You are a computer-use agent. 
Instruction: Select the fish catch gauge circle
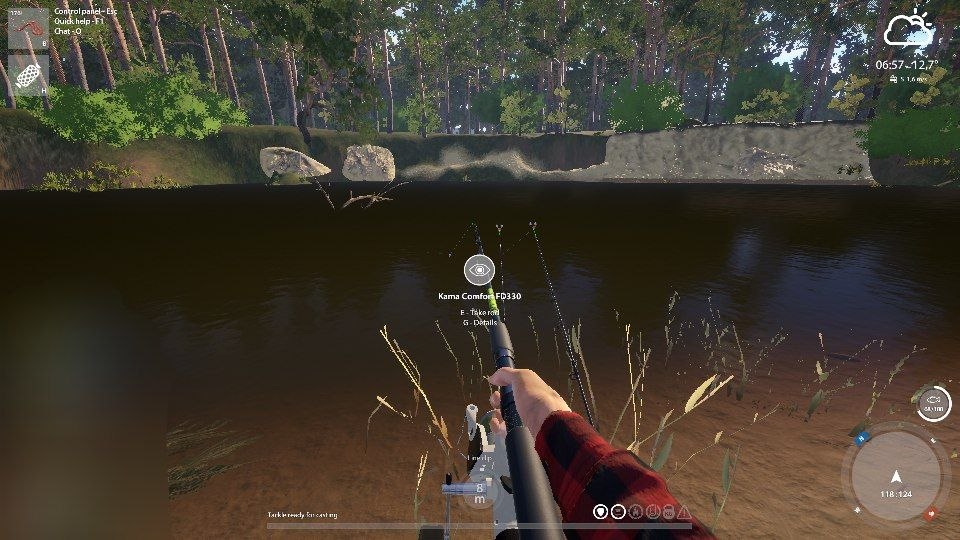tap(933, 402)
